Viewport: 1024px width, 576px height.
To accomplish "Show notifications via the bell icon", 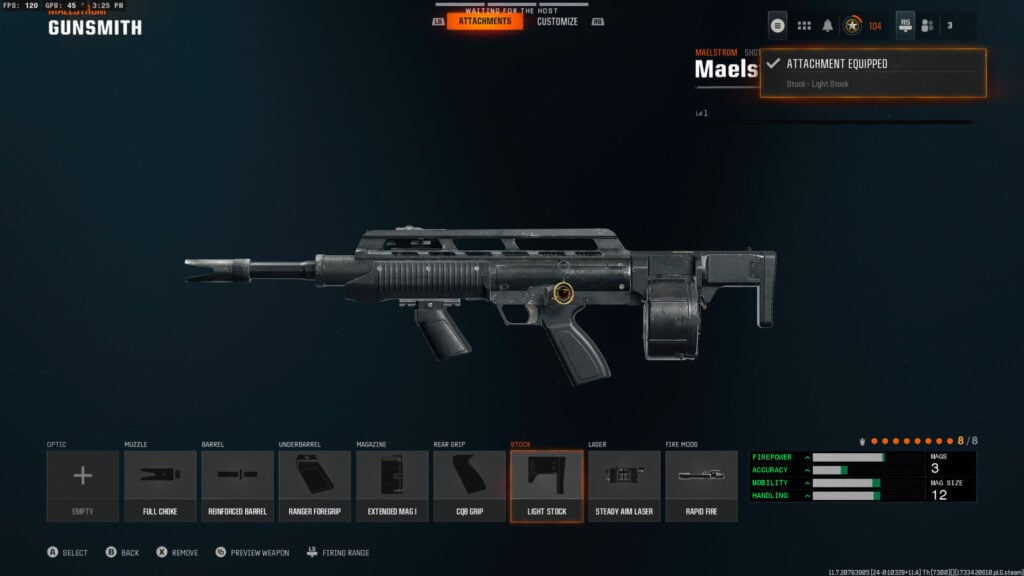I will [828, 25].
